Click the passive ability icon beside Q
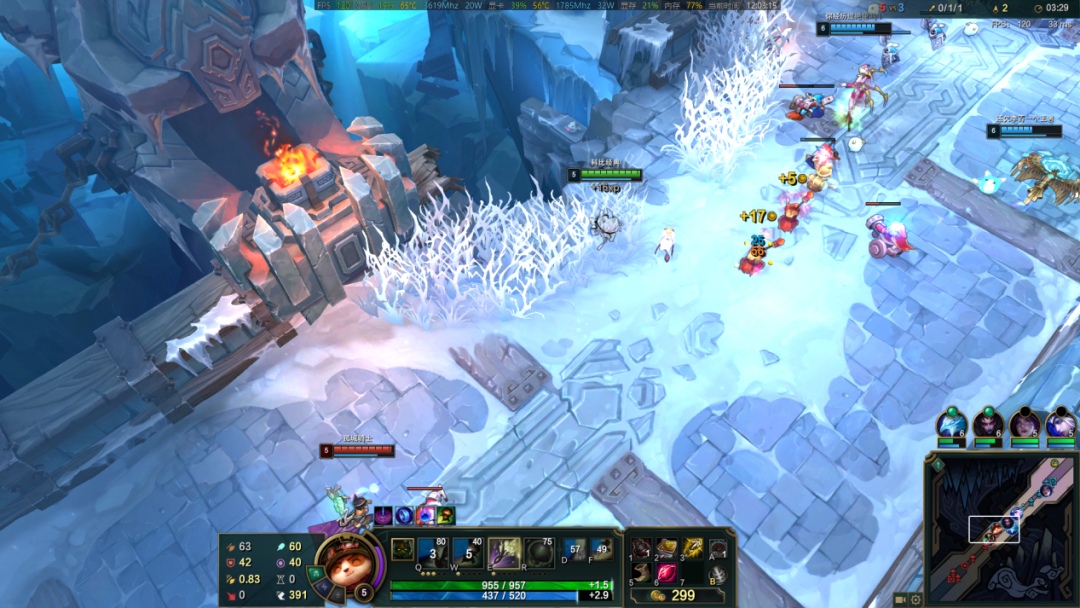1080x608 pixels. pyautogui.click(x=402, y=548)
